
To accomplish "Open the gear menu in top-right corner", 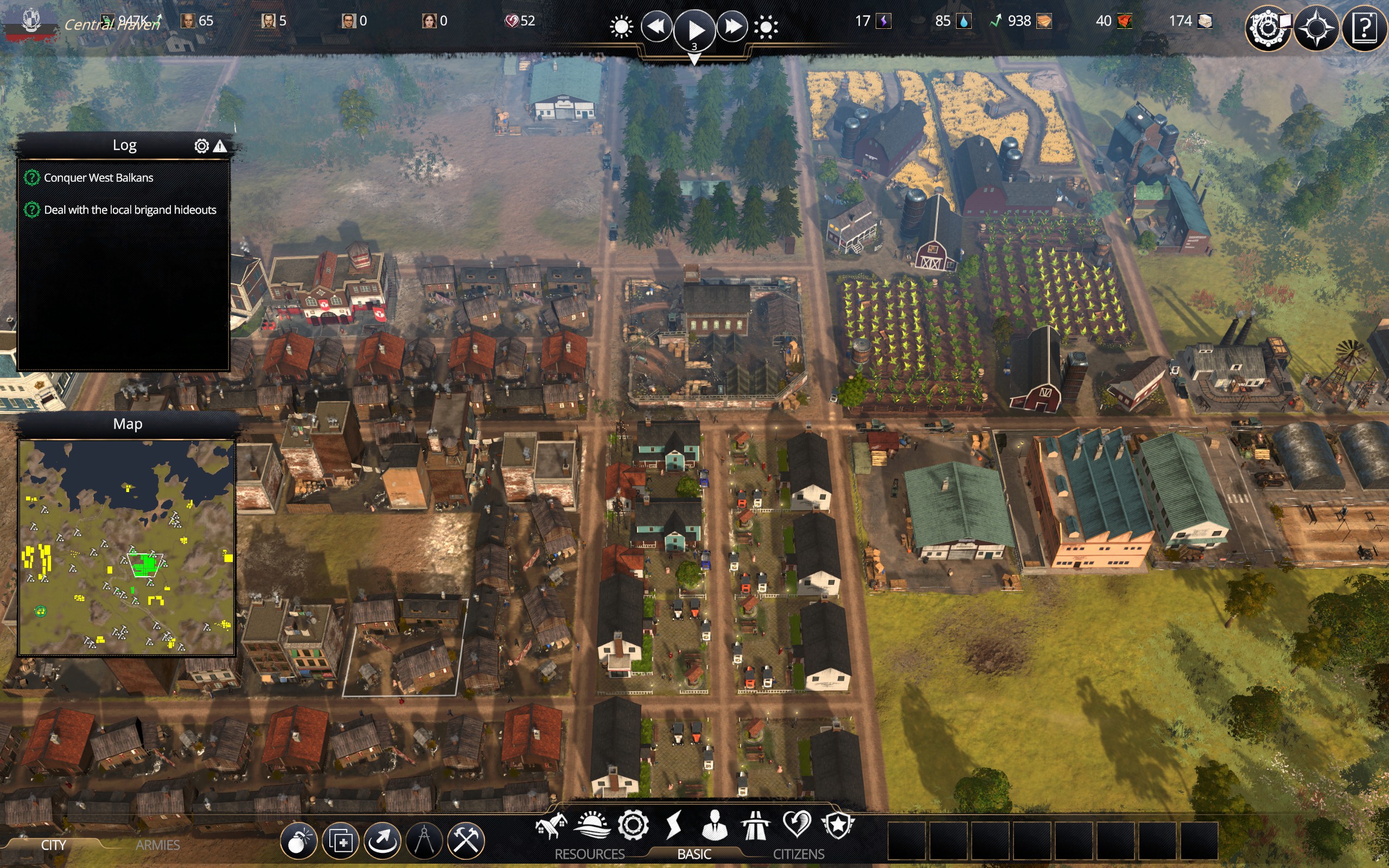I will 1267,28.
